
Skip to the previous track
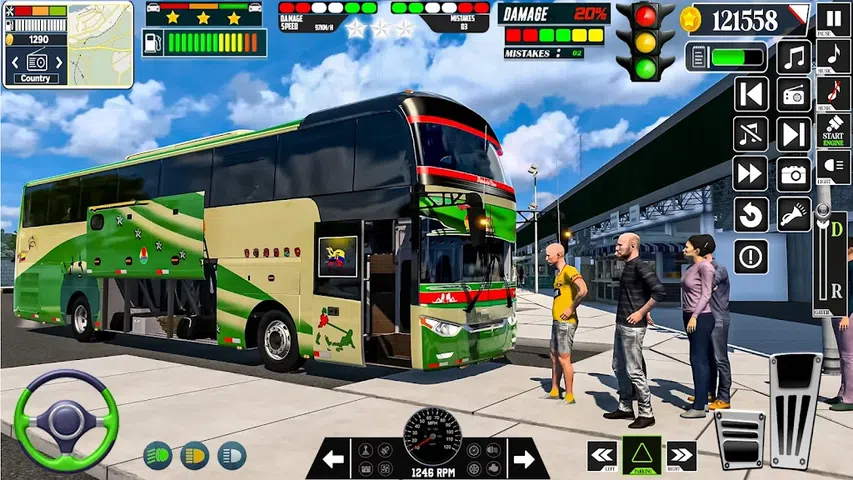tap(751, 95)
